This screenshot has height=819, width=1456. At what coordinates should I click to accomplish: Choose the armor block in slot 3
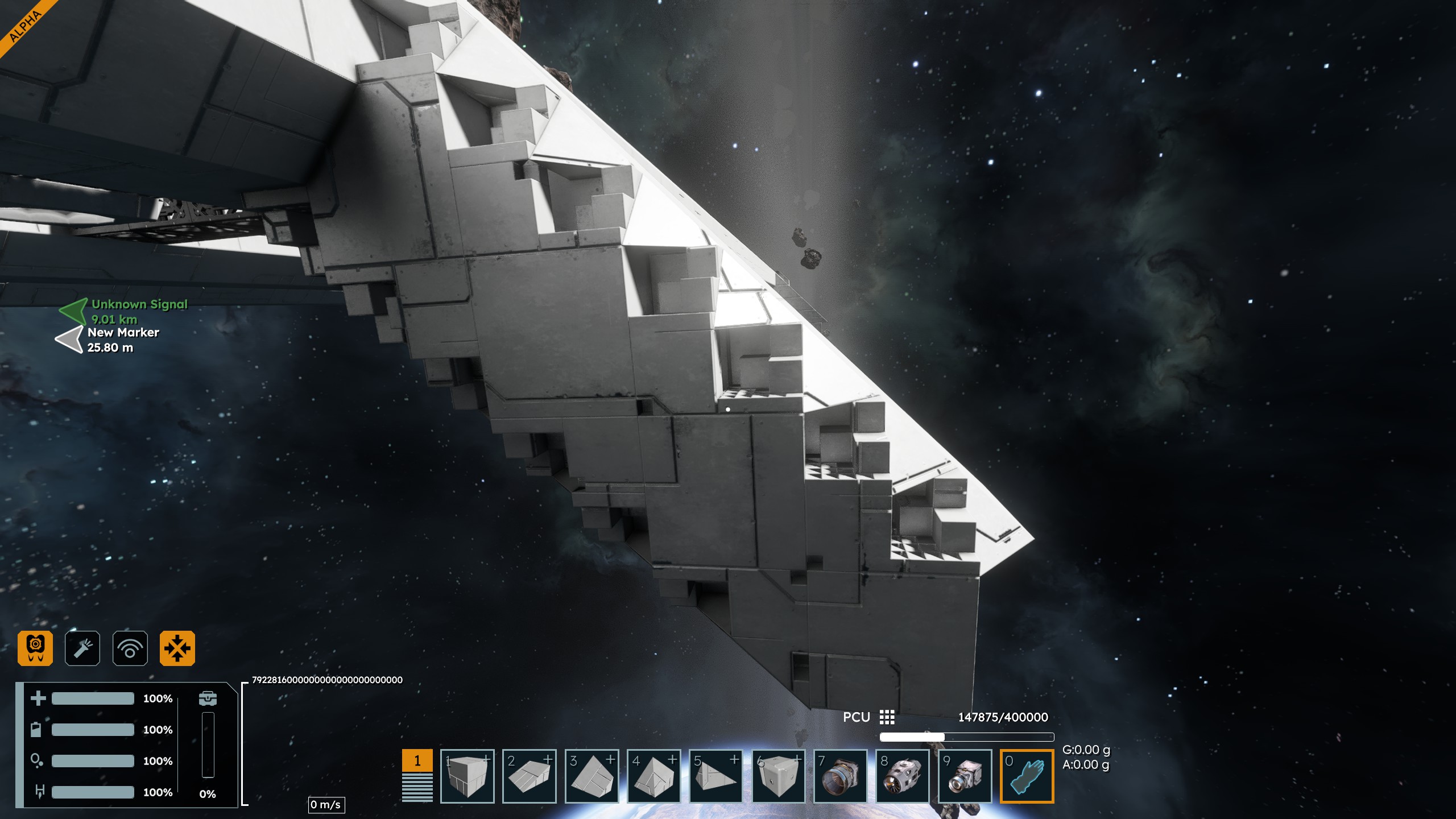pyautogui.click(x=592, y=776)
